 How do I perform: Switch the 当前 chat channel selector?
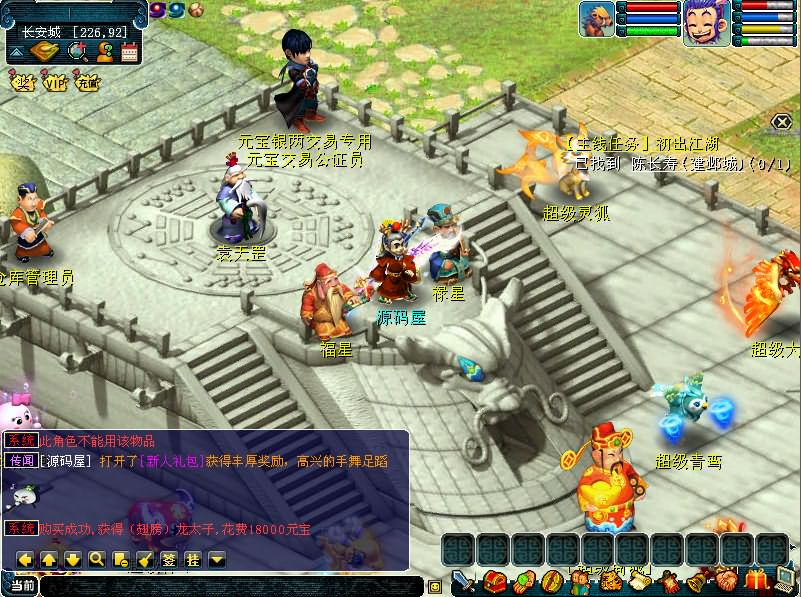point(21,586)
